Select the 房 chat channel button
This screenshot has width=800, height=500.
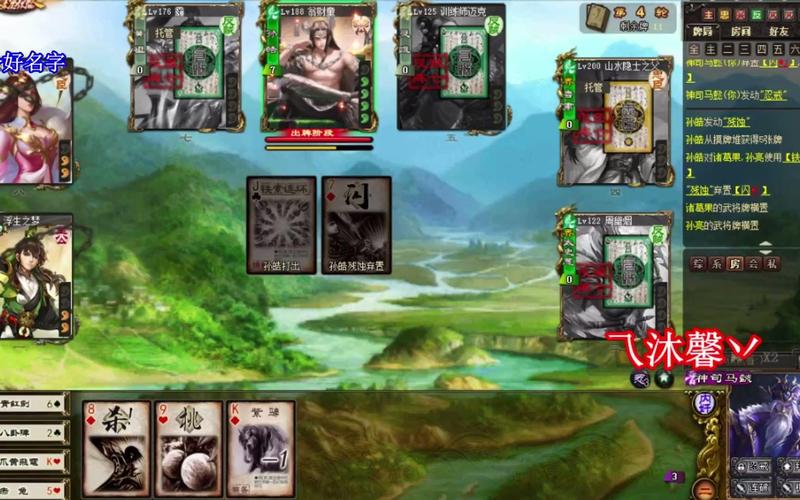735,264
